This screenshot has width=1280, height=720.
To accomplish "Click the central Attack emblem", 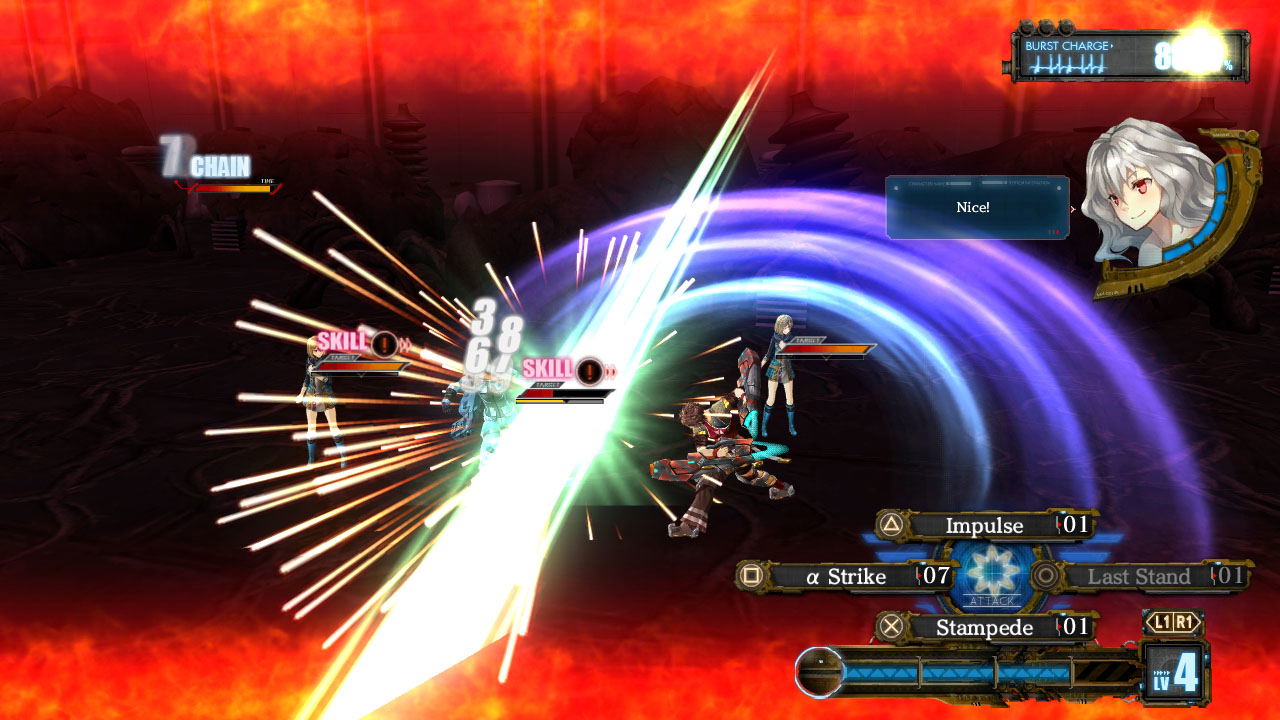I will tap(992, 575).
